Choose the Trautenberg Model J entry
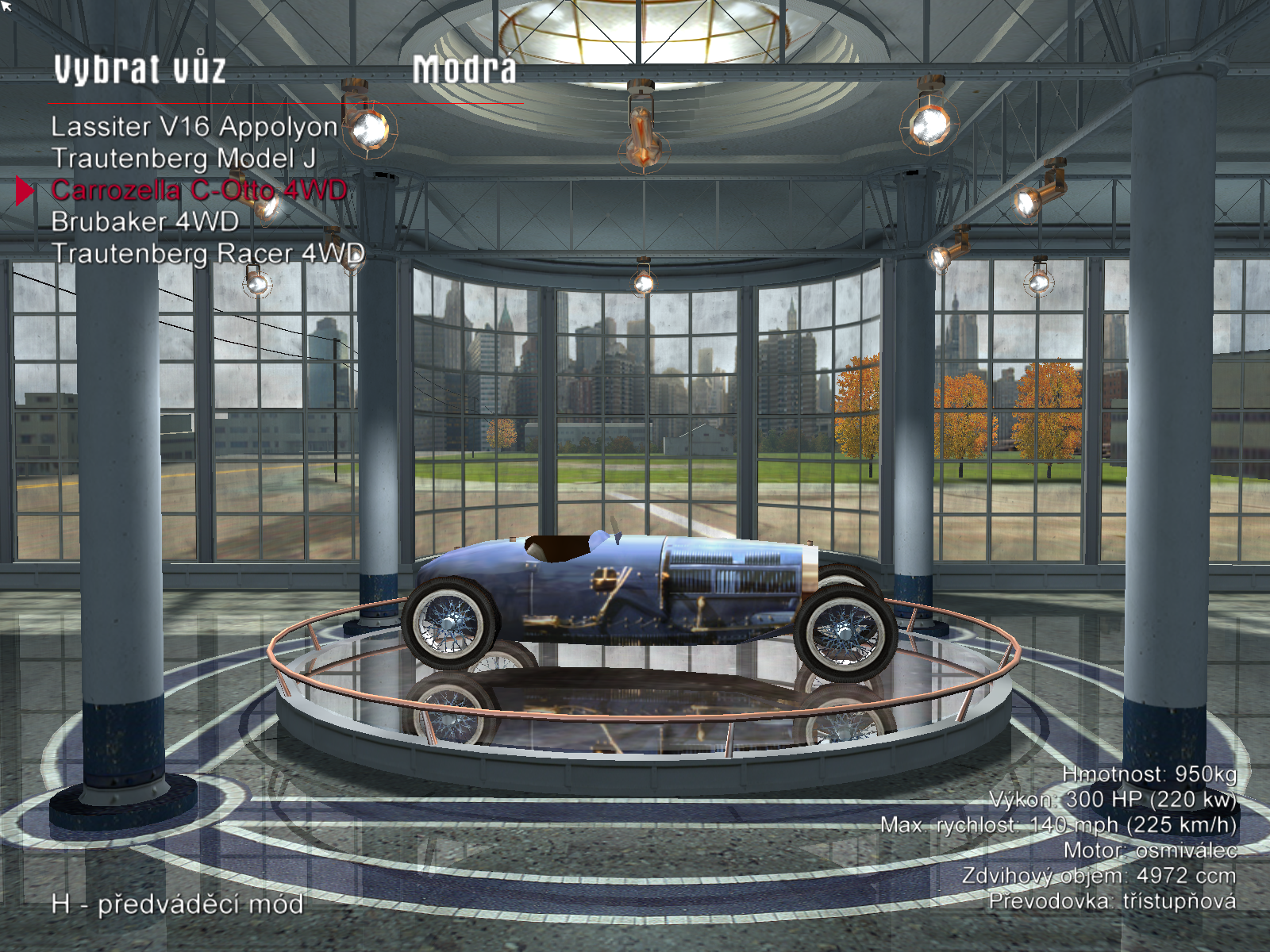 point(183,159)
